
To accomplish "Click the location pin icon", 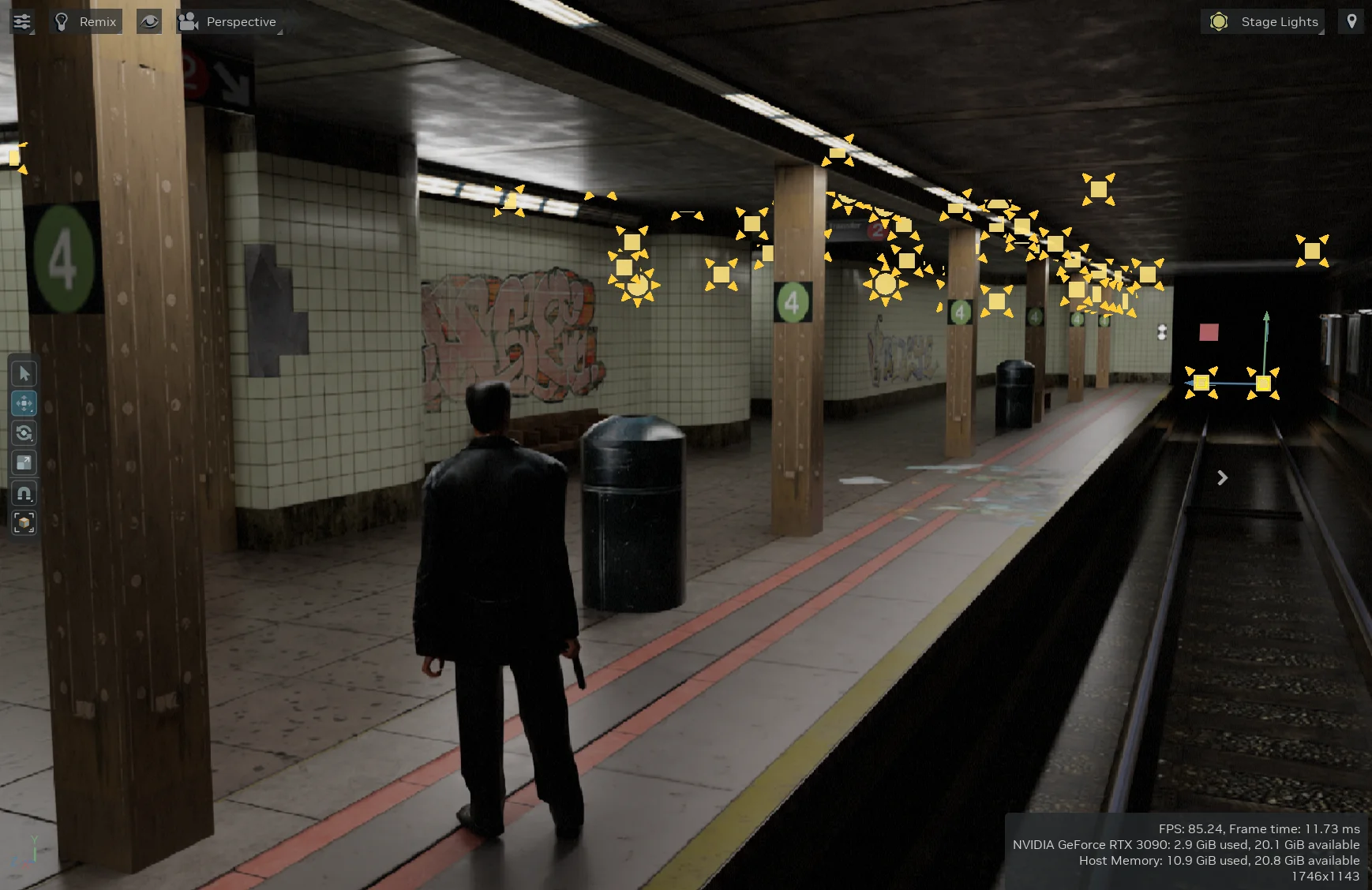I will tap(1351, 21).
